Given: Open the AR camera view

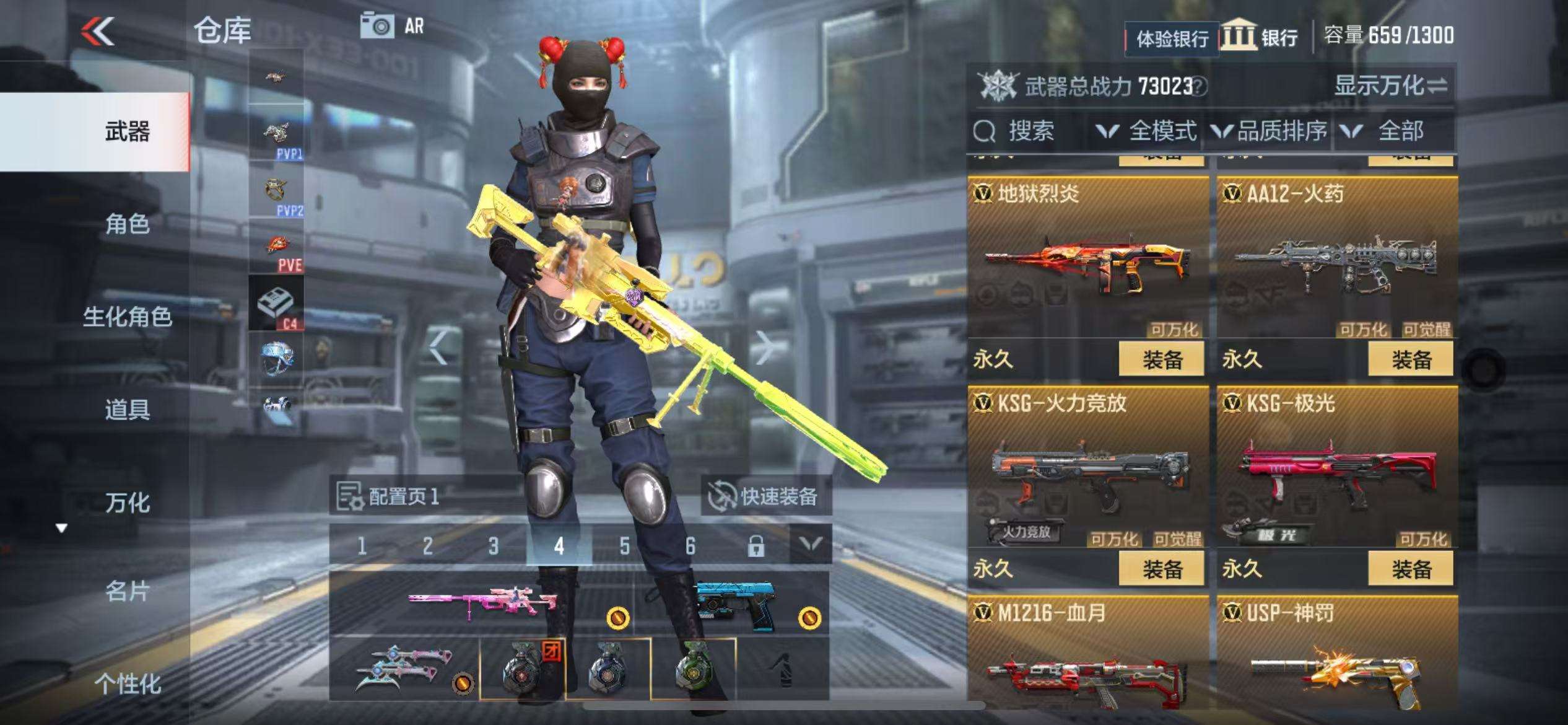Looking at the screenshot, I should (391, 26).
